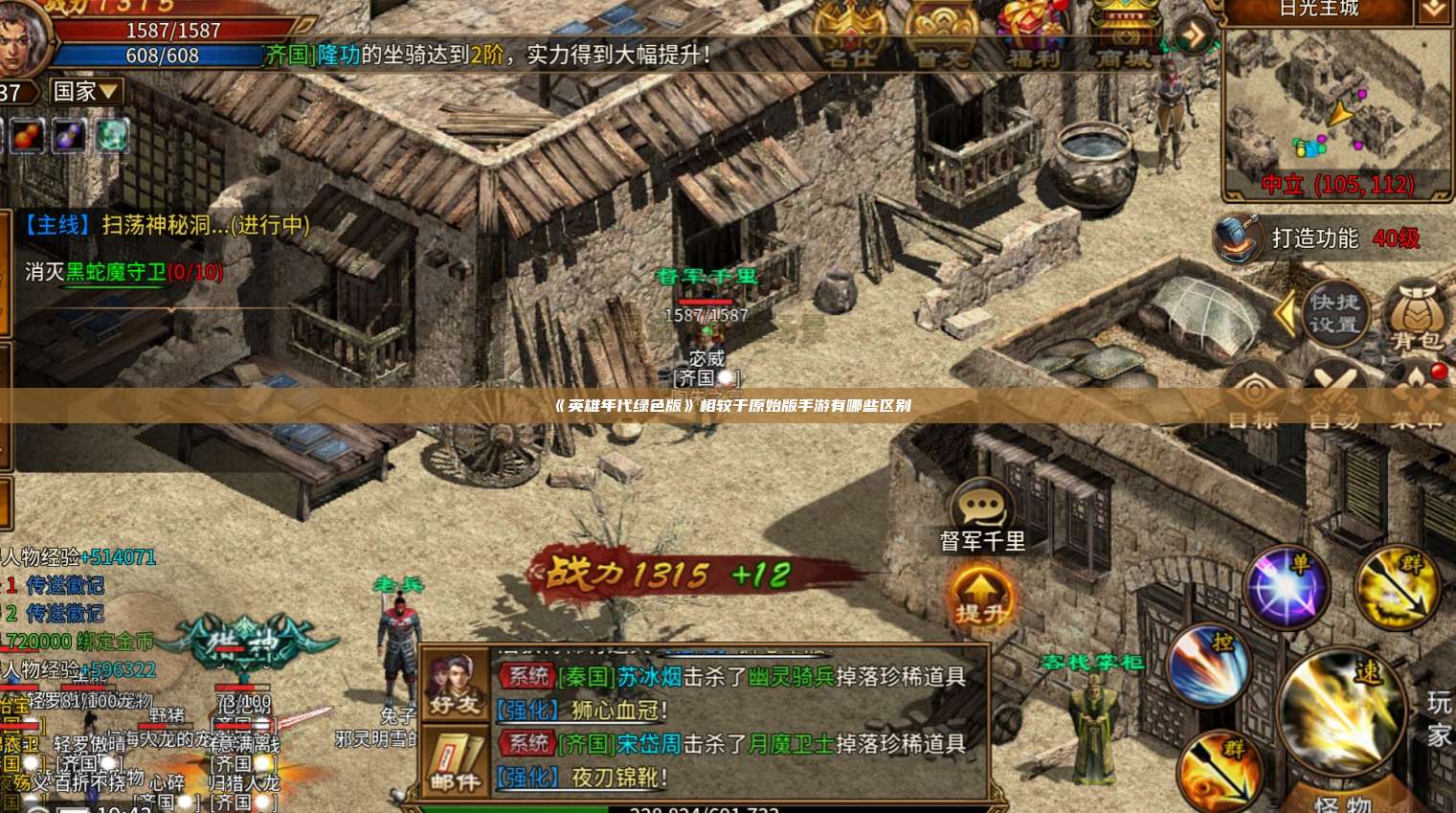Open the 打造功能 forging hammer icon
Image resolution: width=1456 pixels, height=813 pixels.
click(x=1237, y=239)
